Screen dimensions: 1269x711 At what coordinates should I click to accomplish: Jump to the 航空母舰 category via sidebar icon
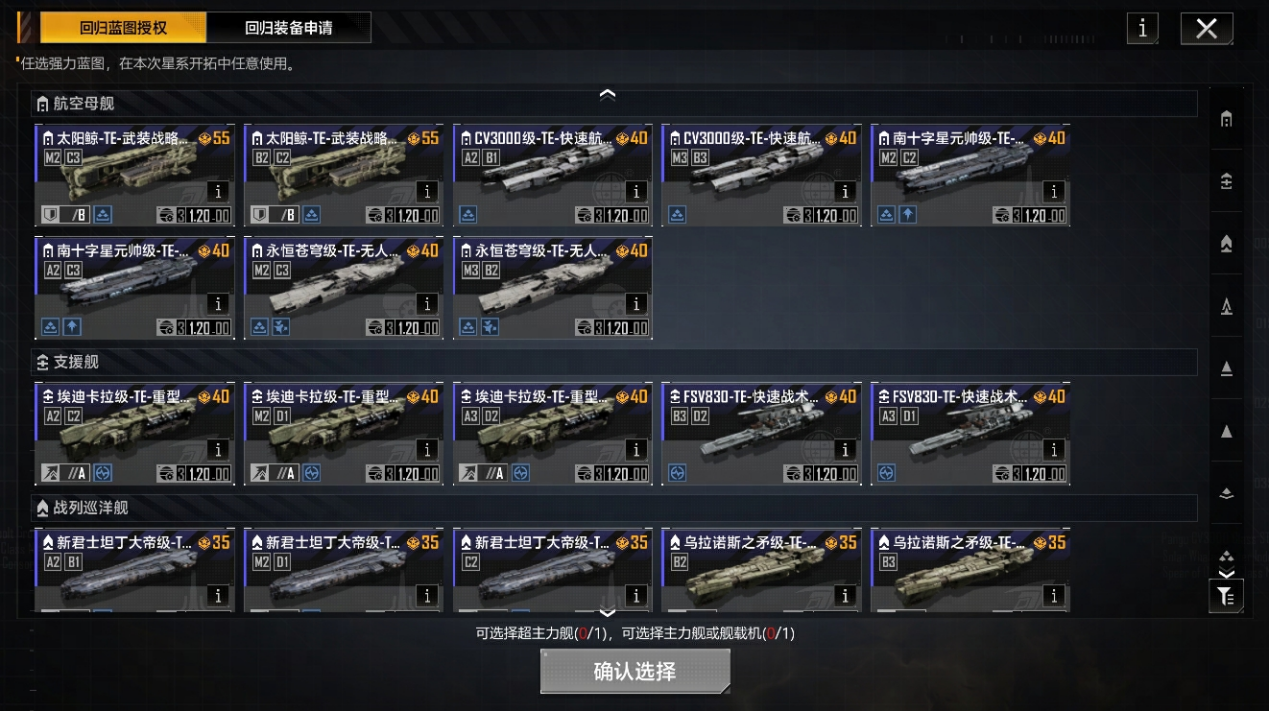(x=1226, y=119)
